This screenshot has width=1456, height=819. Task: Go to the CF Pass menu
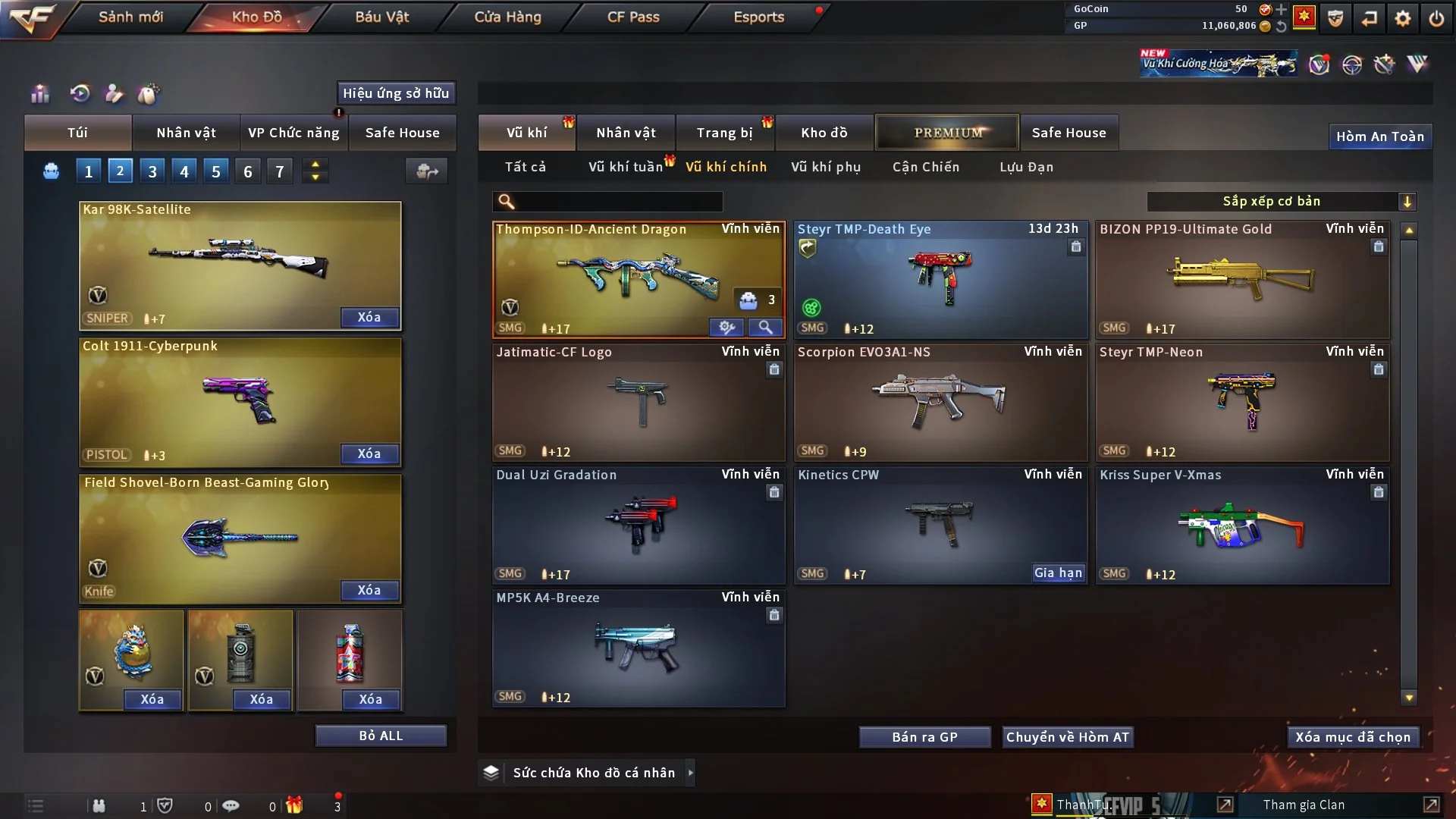point(633,17)
